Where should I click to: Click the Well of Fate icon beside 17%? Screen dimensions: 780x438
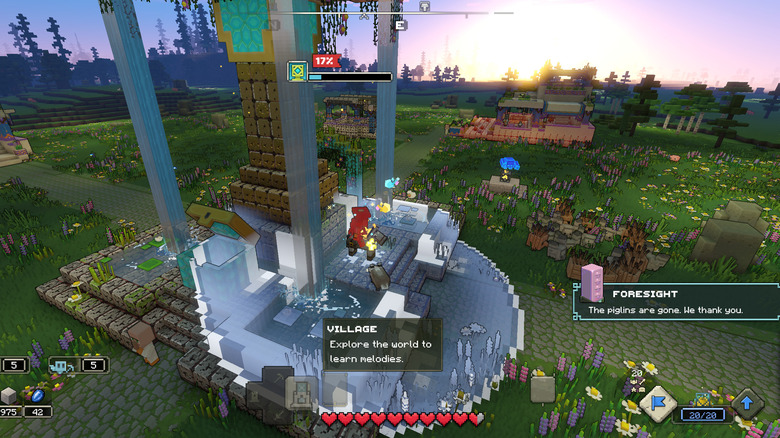pyautogui.click(x=297, y=70)
